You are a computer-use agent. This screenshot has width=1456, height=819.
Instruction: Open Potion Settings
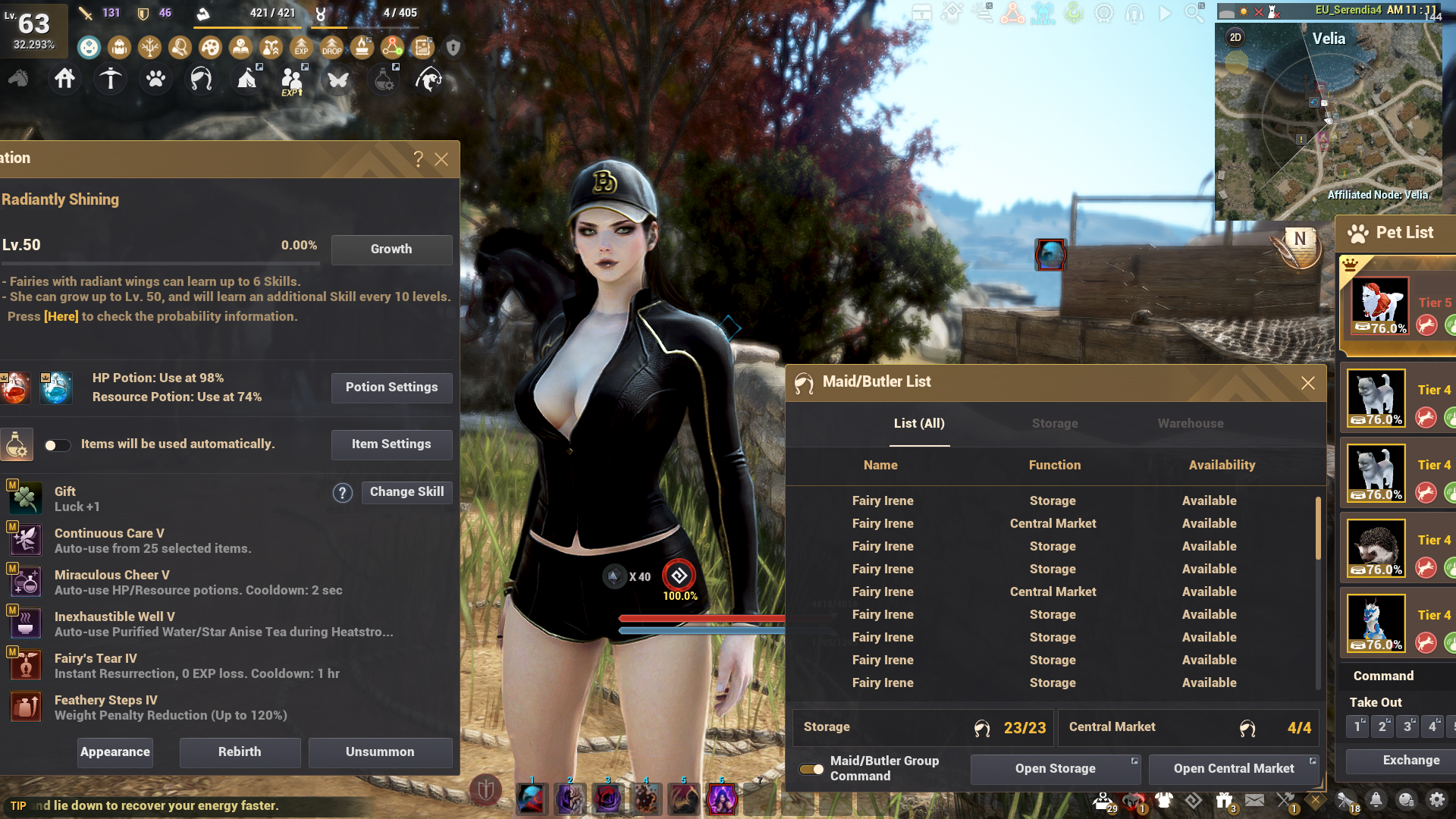[x=391, y=388]
